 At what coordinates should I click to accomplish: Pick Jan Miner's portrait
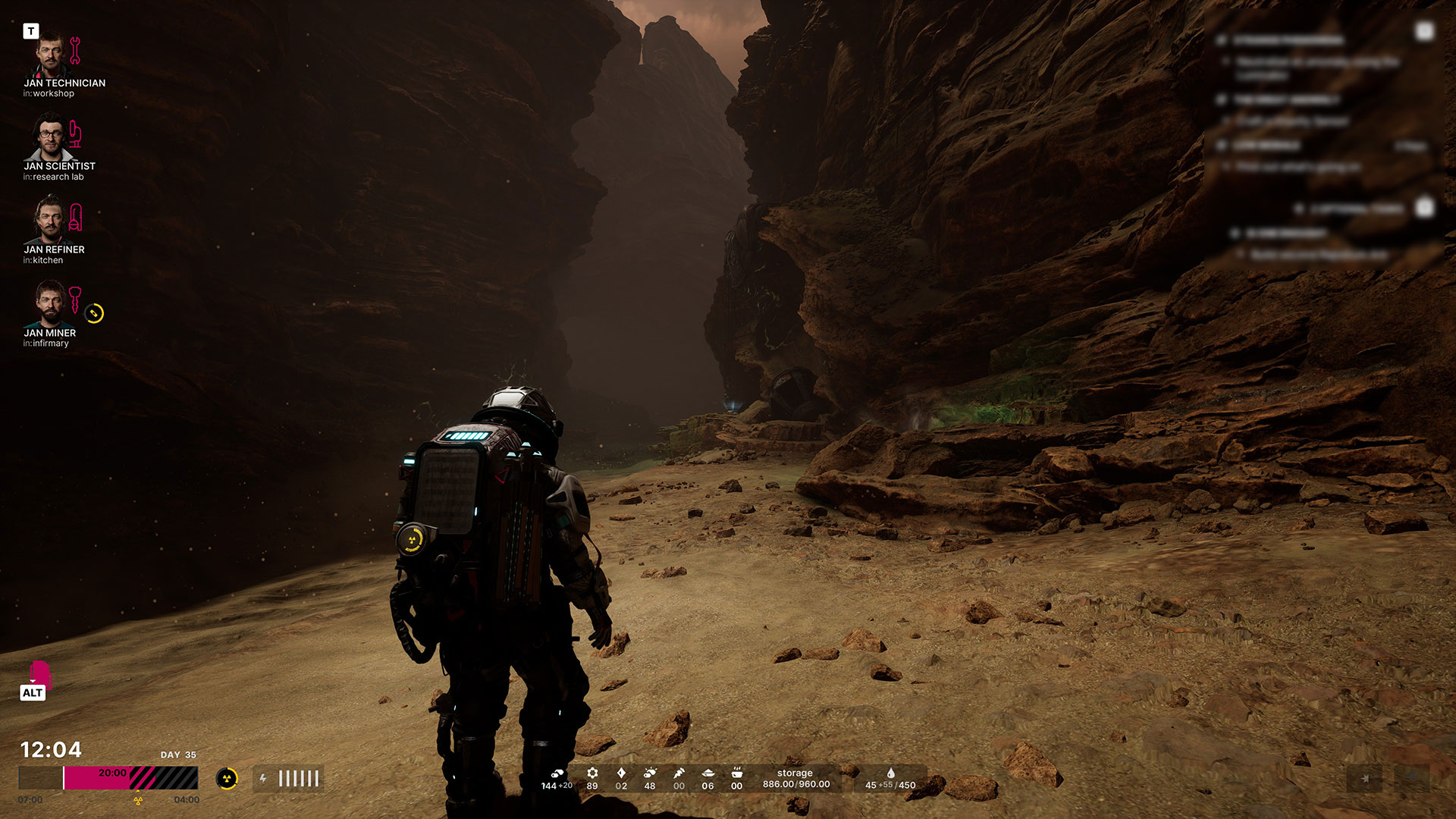51,303
